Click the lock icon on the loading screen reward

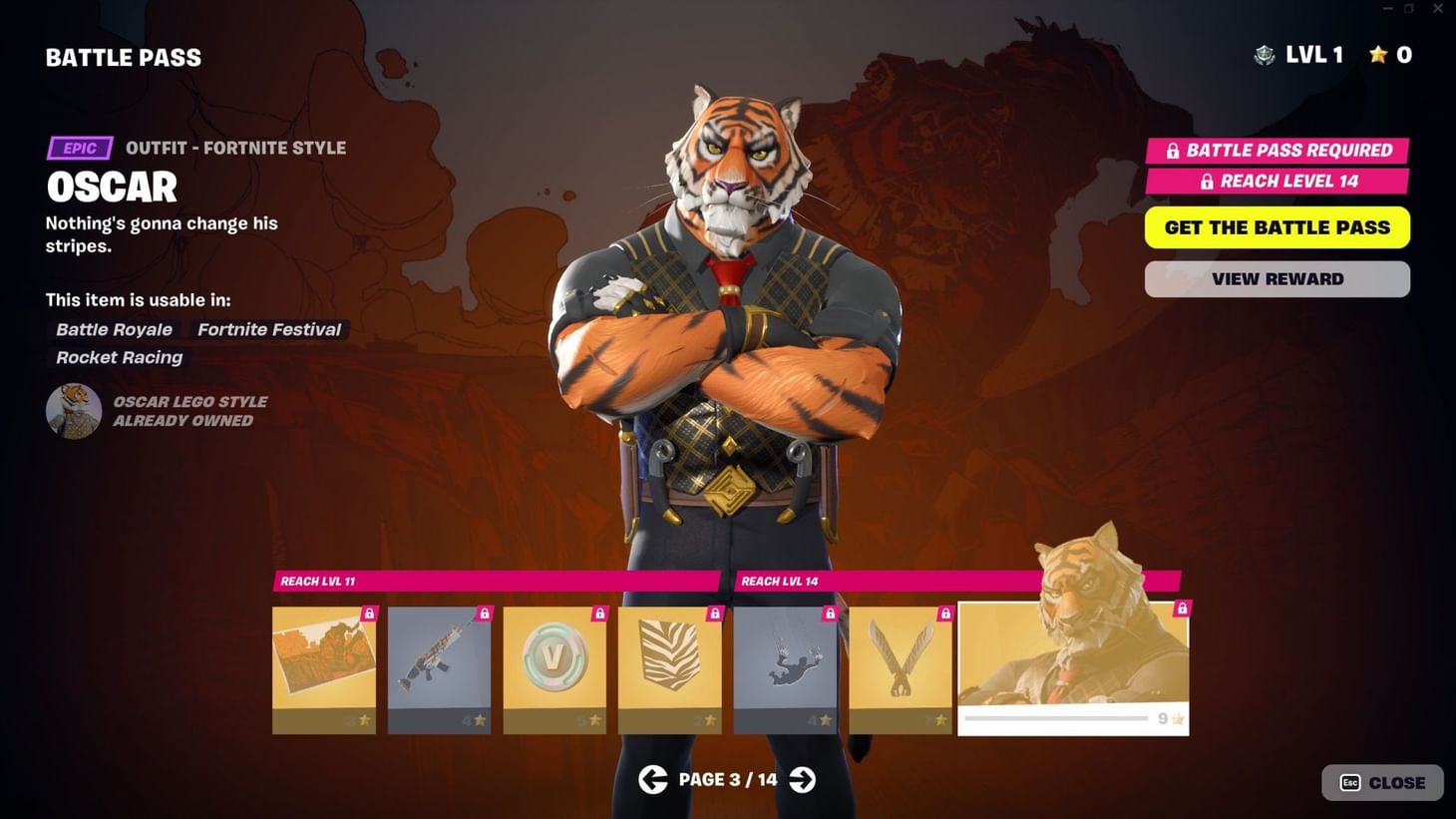(x=368, y=614)
